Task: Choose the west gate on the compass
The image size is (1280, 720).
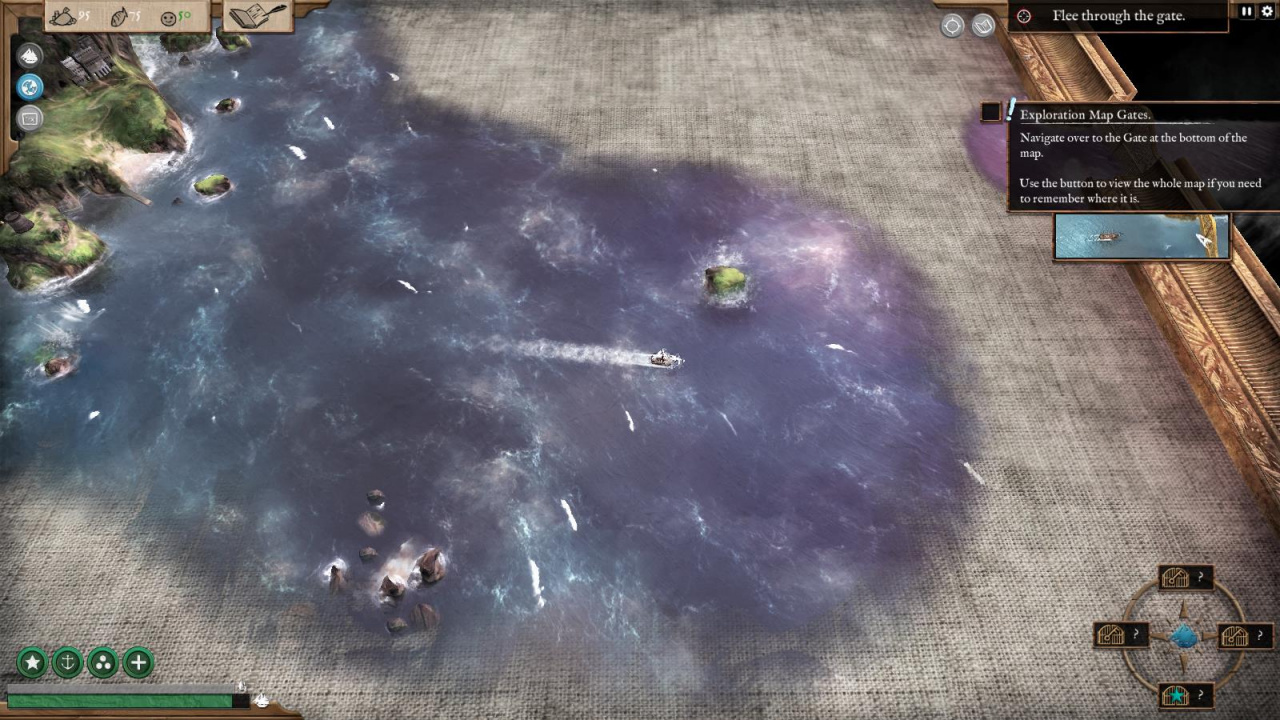Action: 1112,635
